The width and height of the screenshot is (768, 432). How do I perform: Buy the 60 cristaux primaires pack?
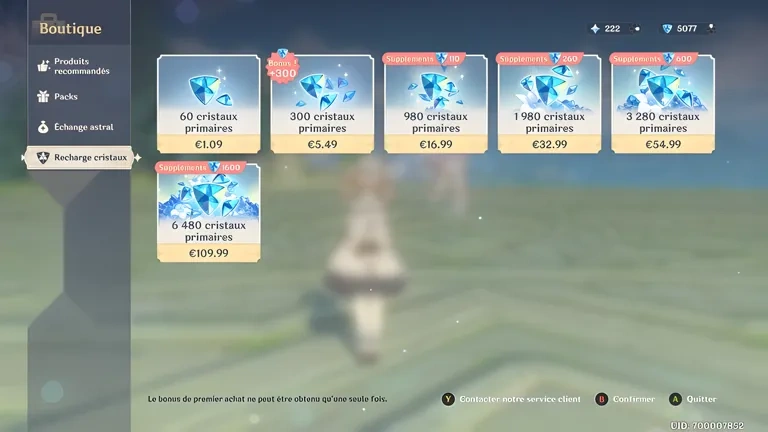(208, 105)
